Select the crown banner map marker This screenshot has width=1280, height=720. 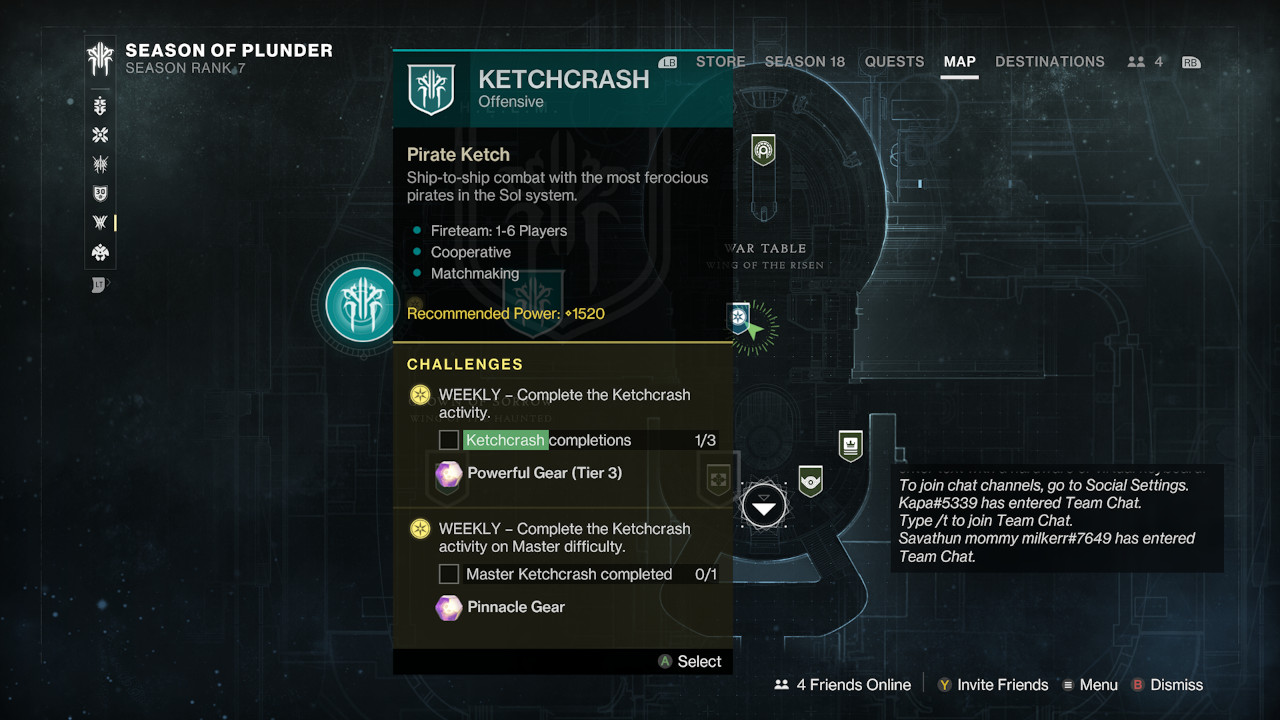point(850,446)
